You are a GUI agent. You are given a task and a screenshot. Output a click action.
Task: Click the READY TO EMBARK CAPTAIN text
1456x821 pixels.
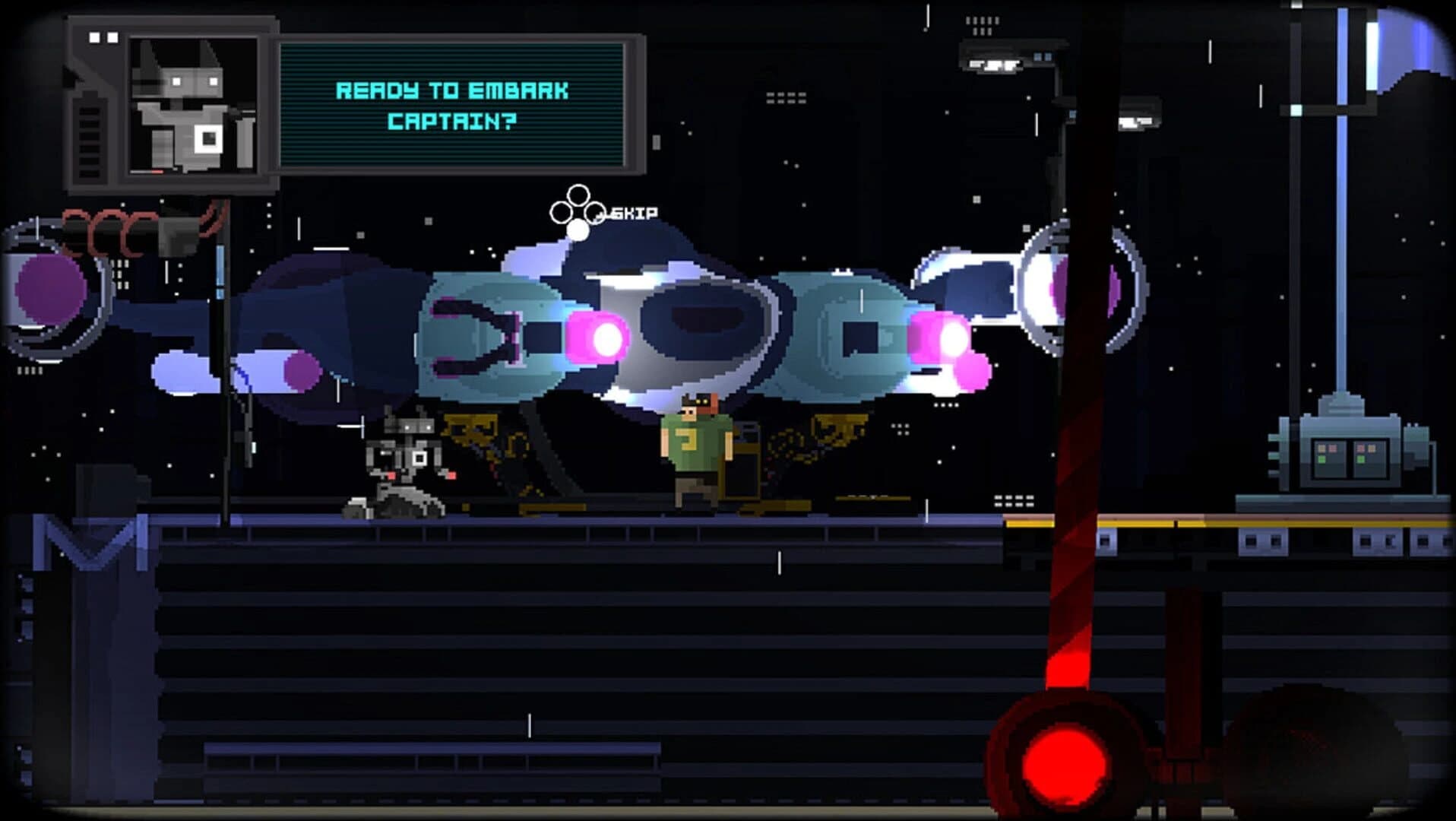452,105
